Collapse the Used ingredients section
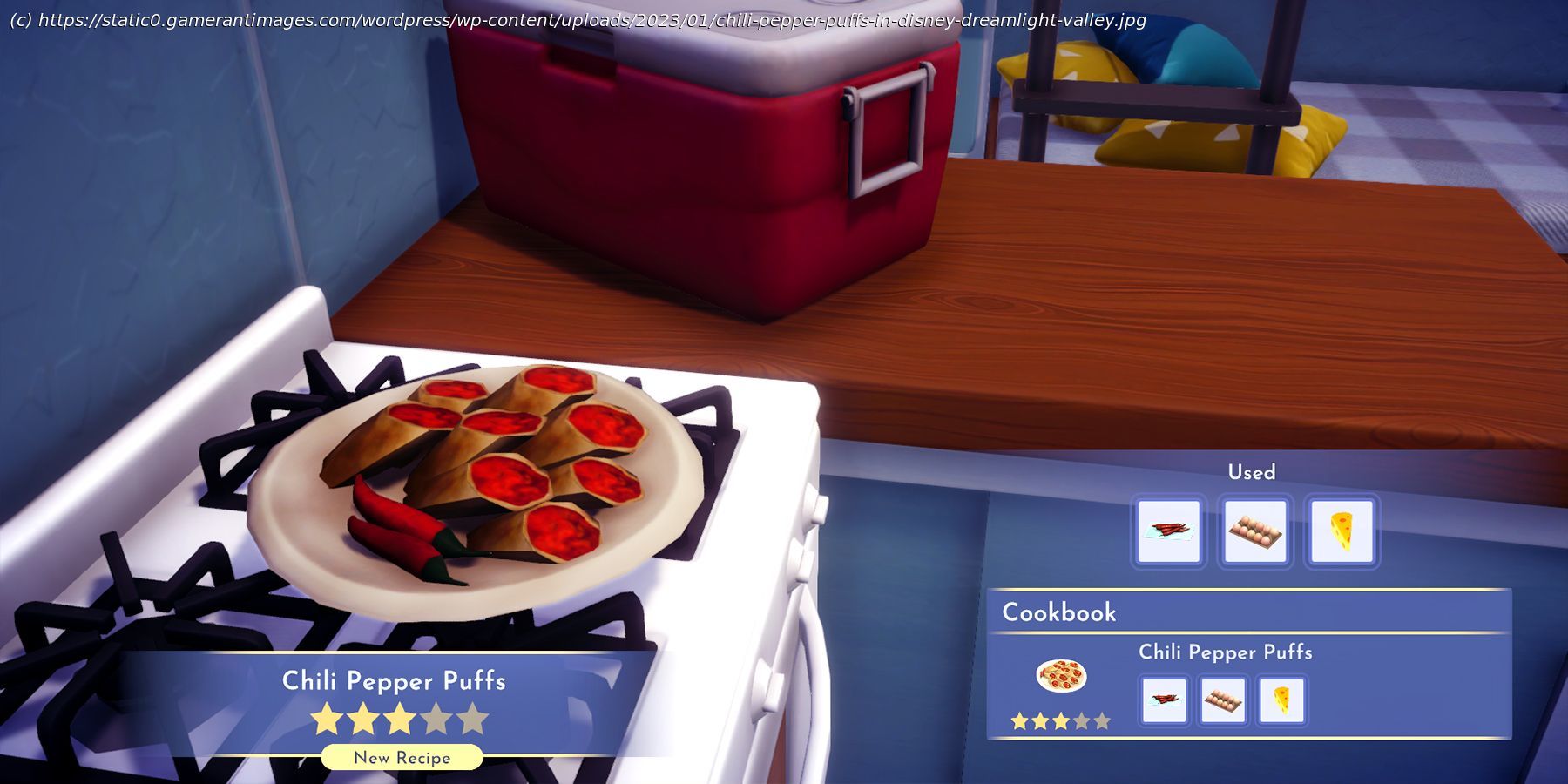Screen dimensions: 1568x784 1253,471
